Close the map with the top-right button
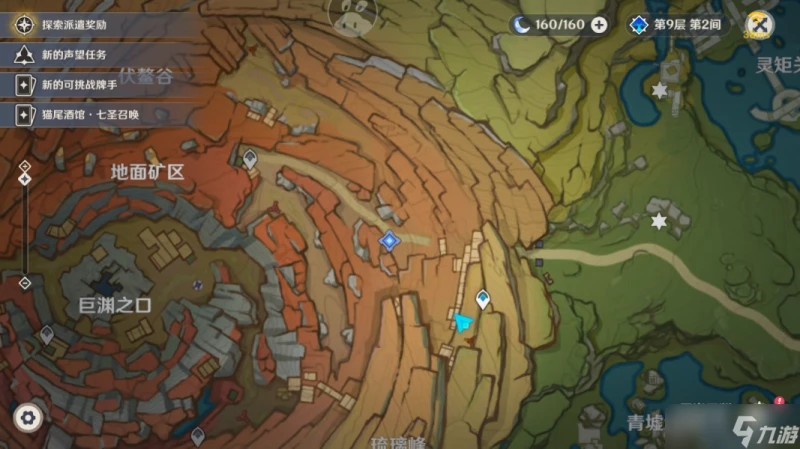The height and width of the screenshot is (449, 800). (760, 25)
